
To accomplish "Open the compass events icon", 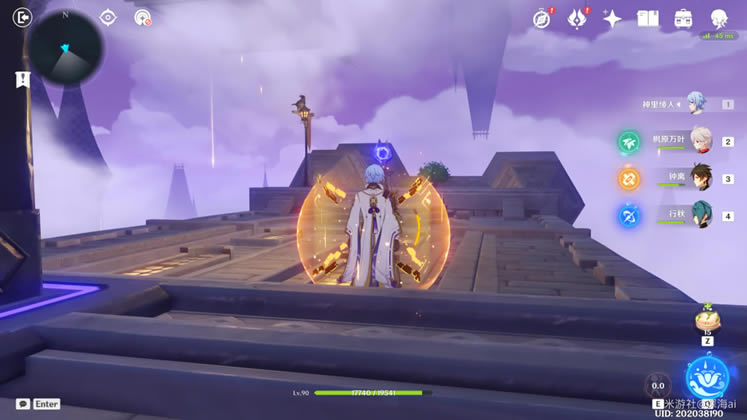I will 542,18.
